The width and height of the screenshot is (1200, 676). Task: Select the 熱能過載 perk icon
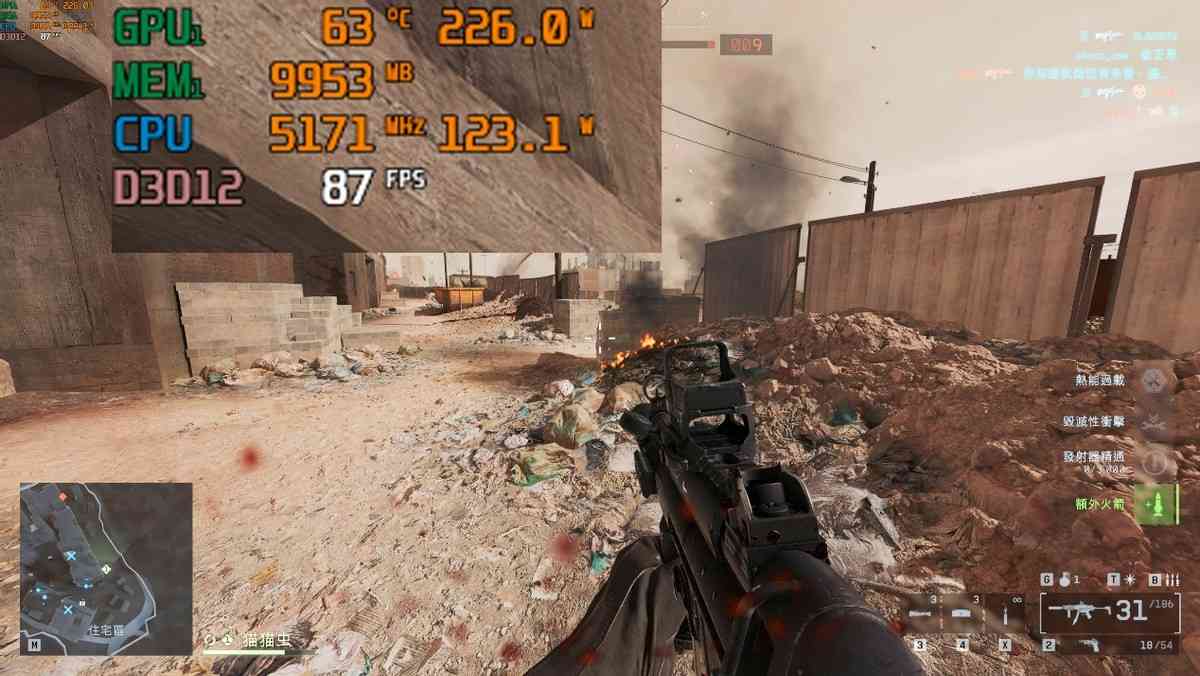pos(1155,380)
